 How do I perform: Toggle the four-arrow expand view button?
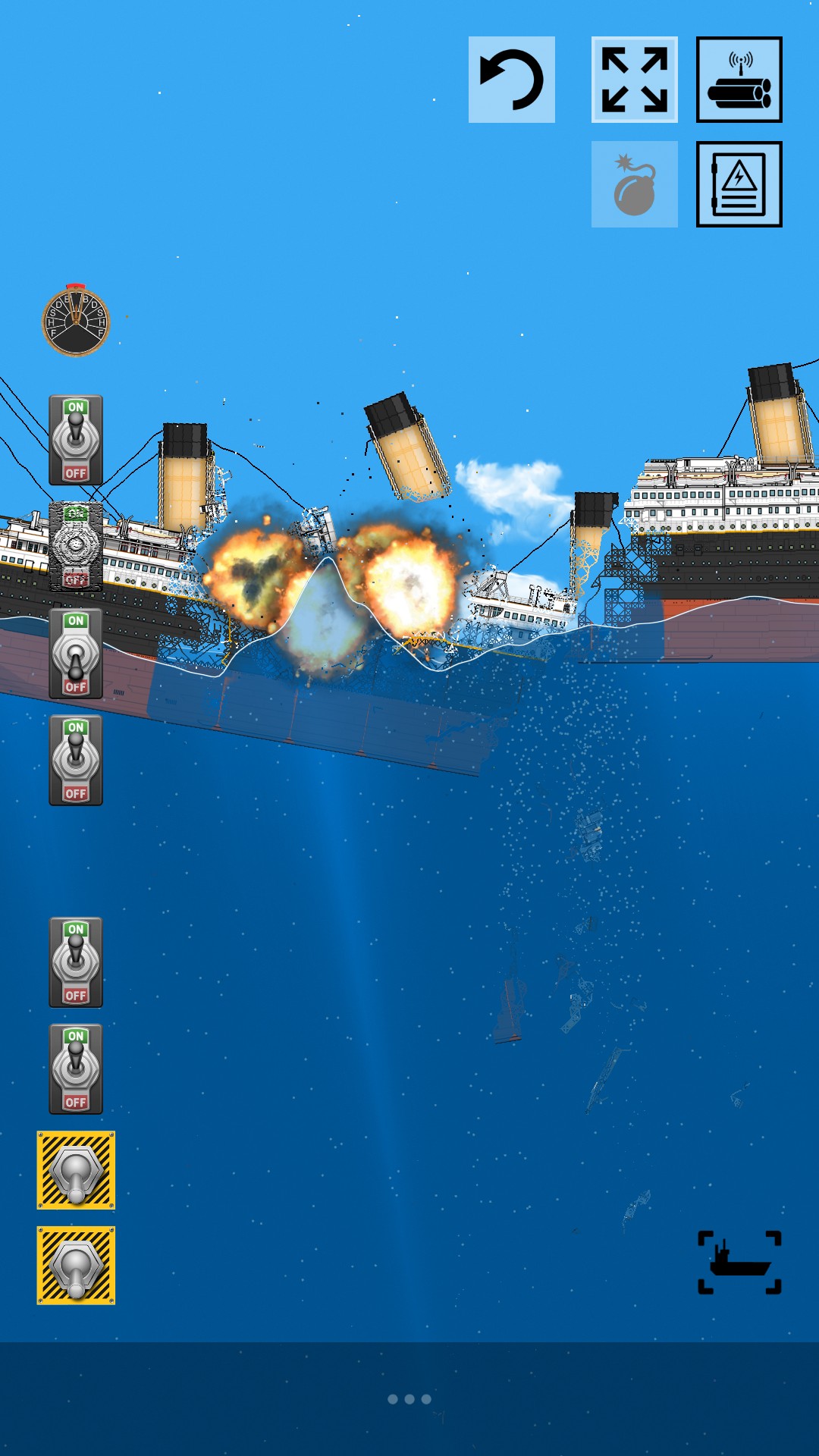pyautogui.click(x=635, y=80)
